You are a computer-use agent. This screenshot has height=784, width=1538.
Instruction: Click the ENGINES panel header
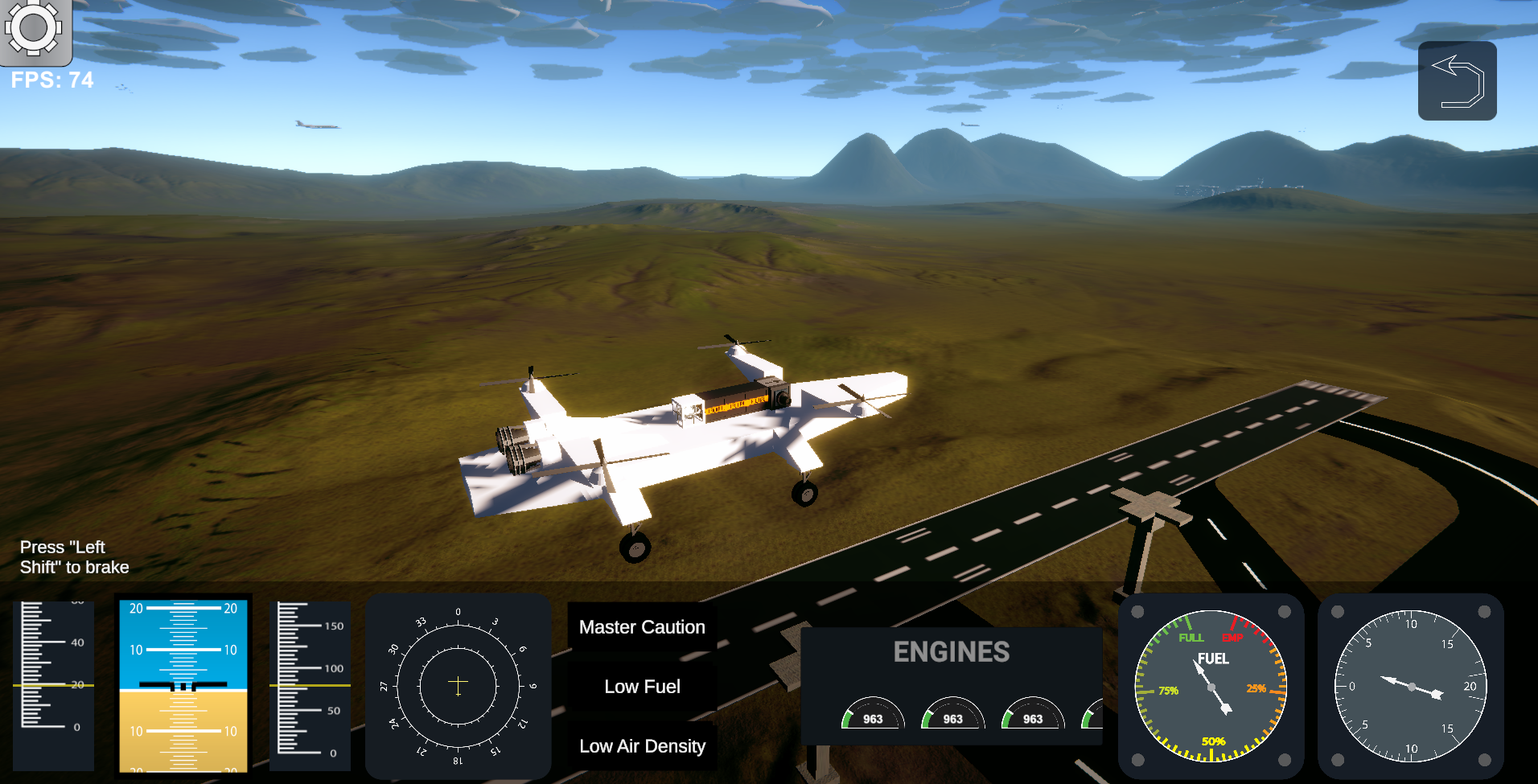[x=953, y=652]
